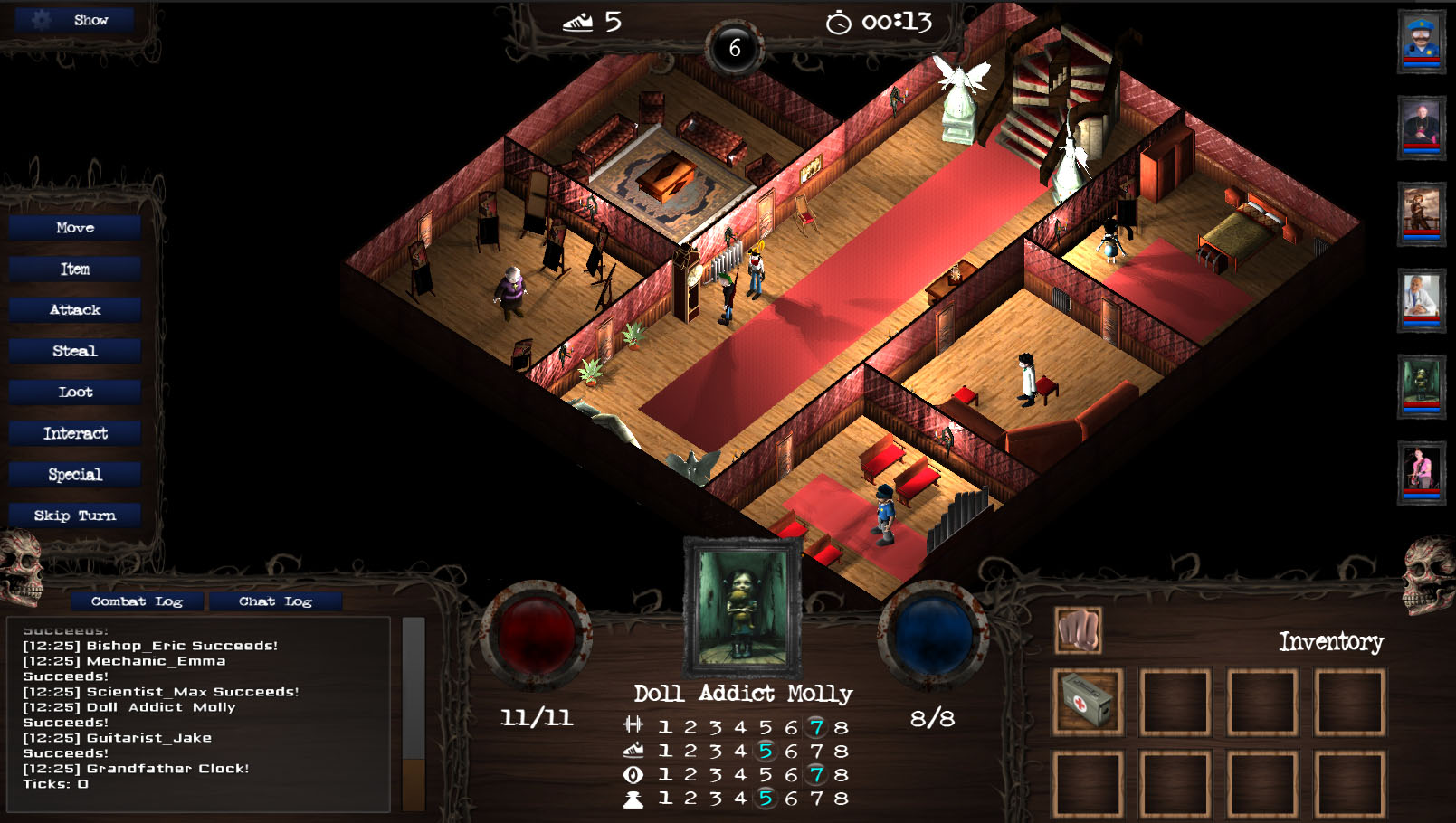This screenshot has width=1456, height=823.
Task: Click Skip Turn
Action: tap(75, 516)
